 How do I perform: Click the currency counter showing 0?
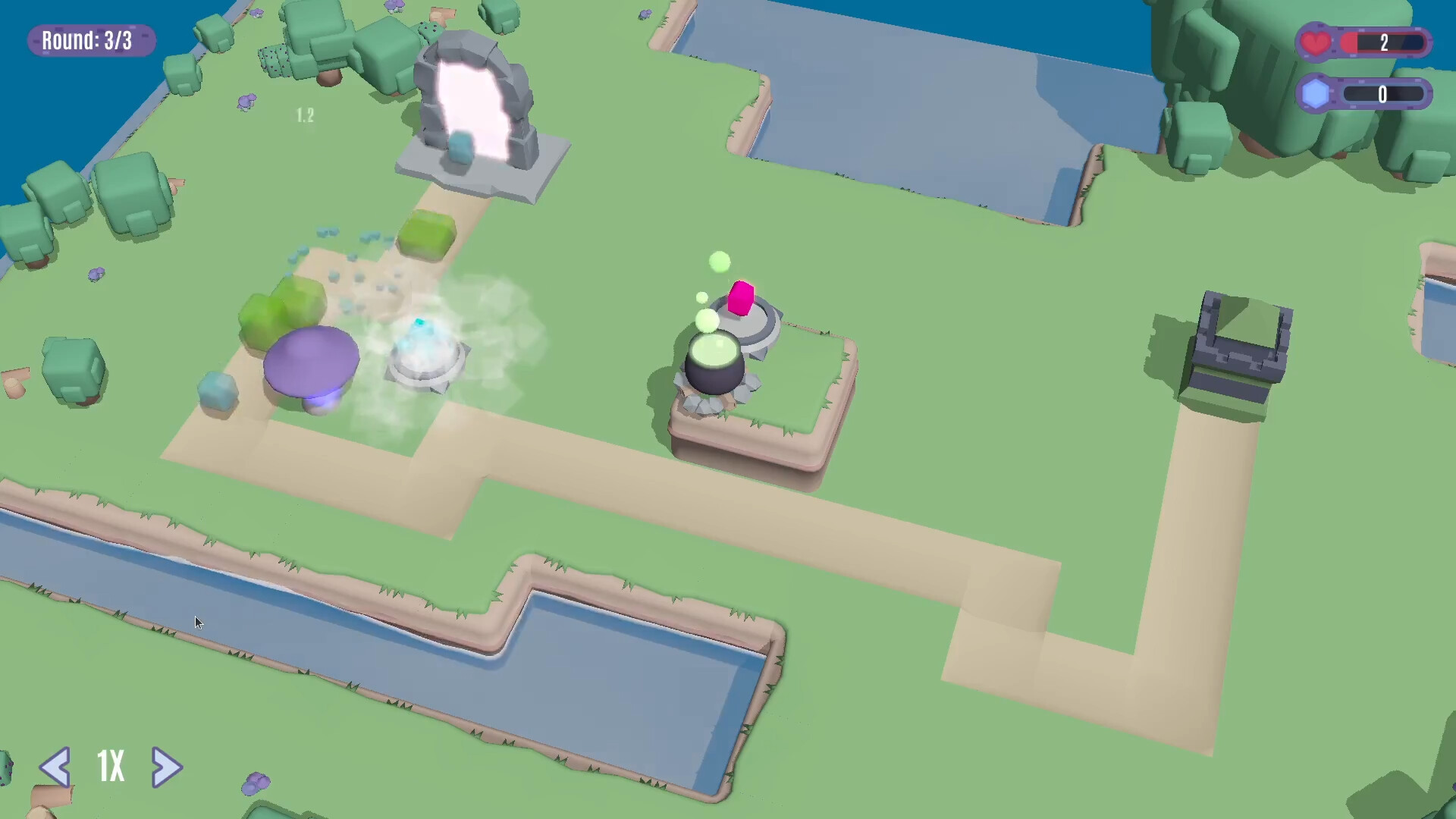pyautogui.click(x=1382, y=94)
